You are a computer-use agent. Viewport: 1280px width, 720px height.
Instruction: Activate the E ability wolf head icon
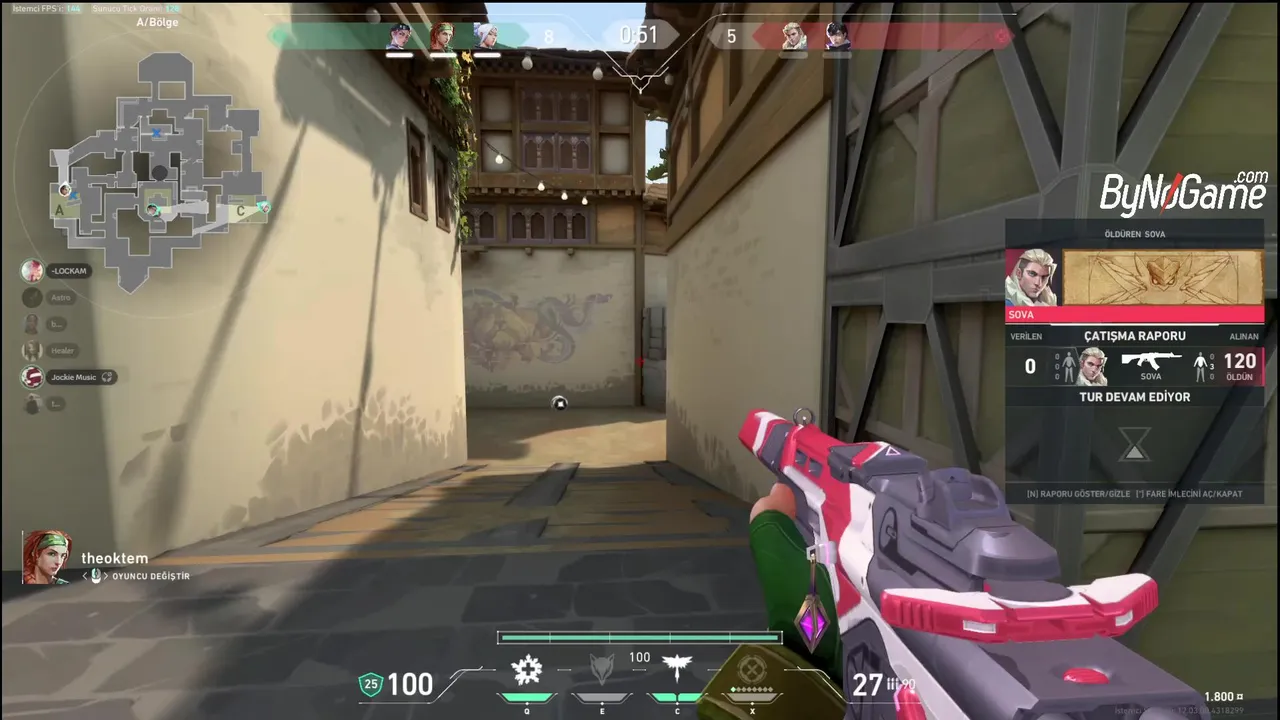[x=600, y=669]
